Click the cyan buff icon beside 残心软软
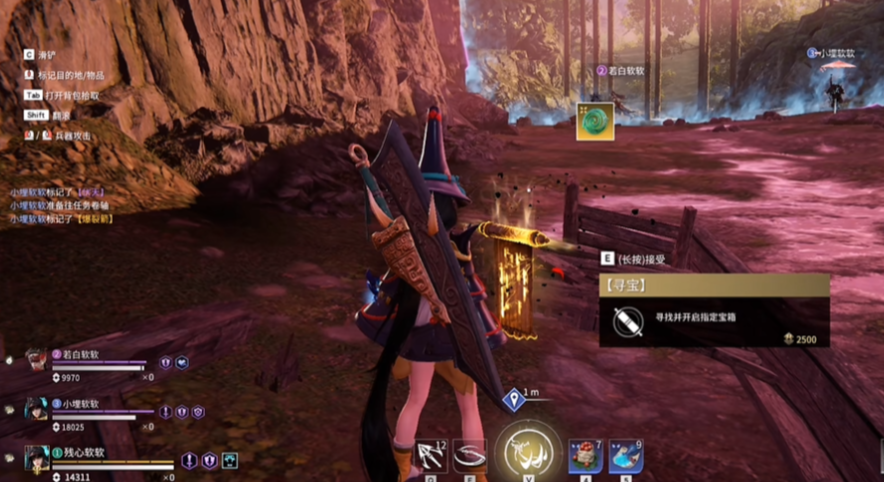Image resolution: width=884 pixels, height=482 pixels. (230, 461)
